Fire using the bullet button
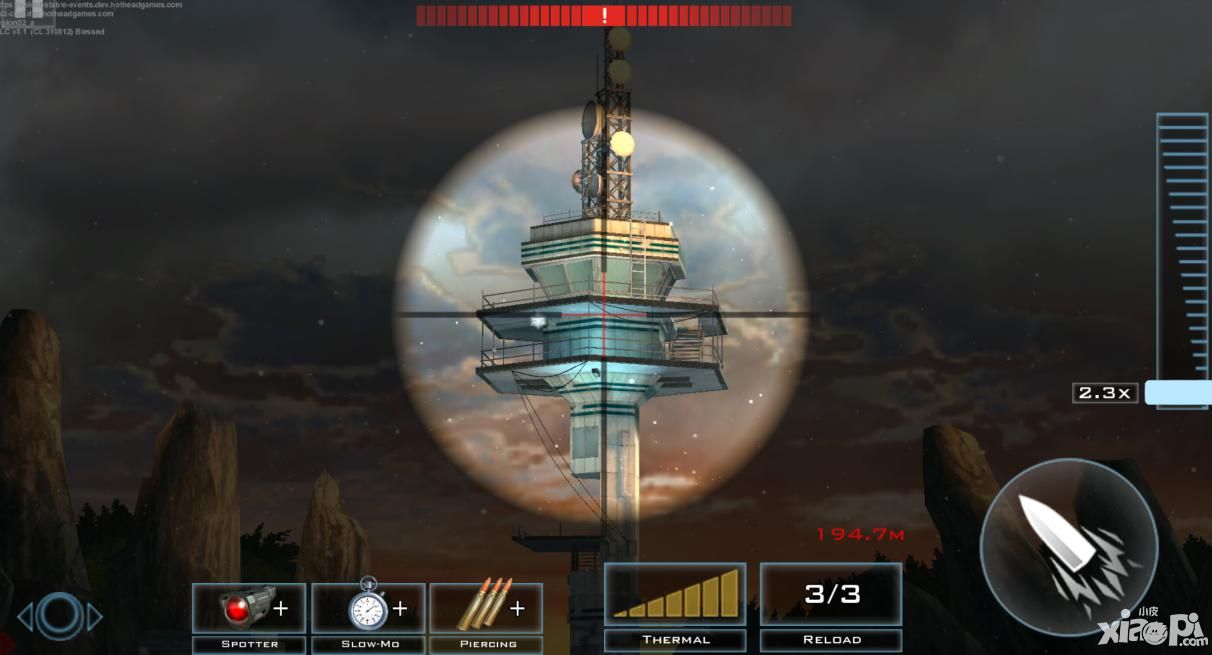1212x655 pixels. click(1068, 547)
